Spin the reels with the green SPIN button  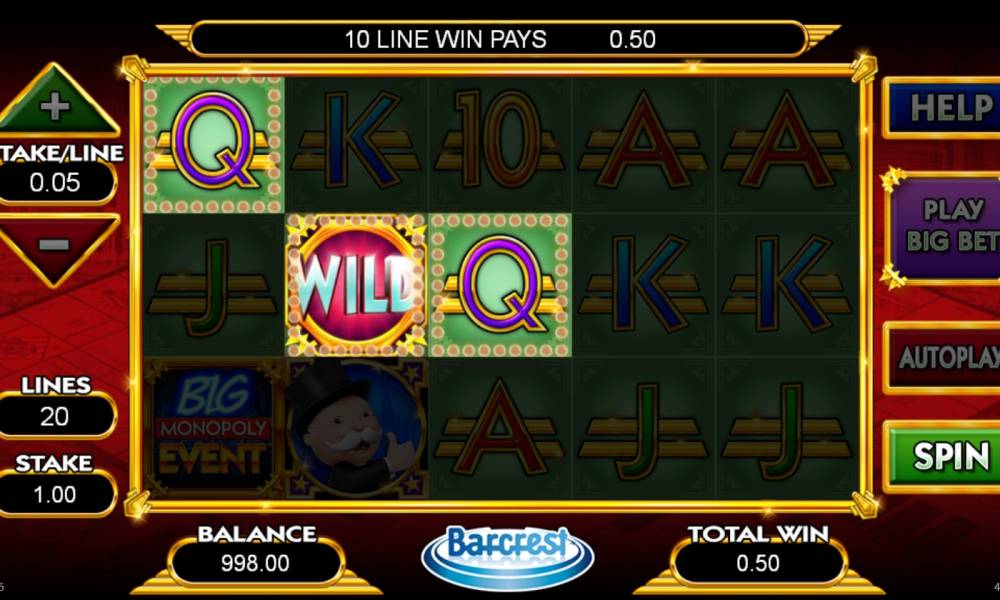point(945,456)
